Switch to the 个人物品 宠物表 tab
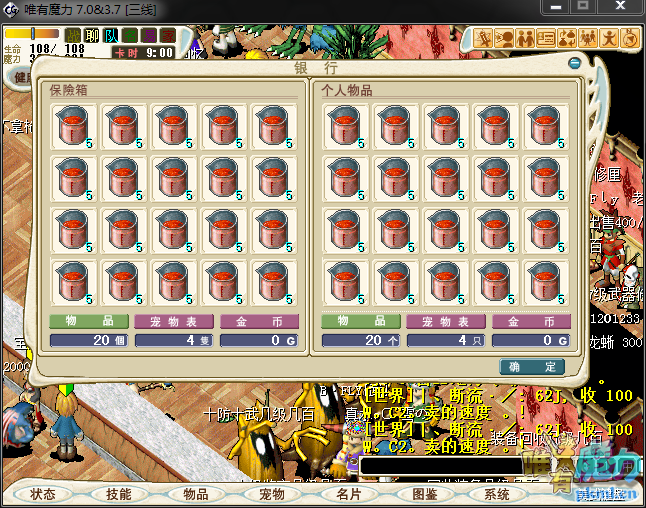This screenshot has height=508, width=646. (445, 322)
